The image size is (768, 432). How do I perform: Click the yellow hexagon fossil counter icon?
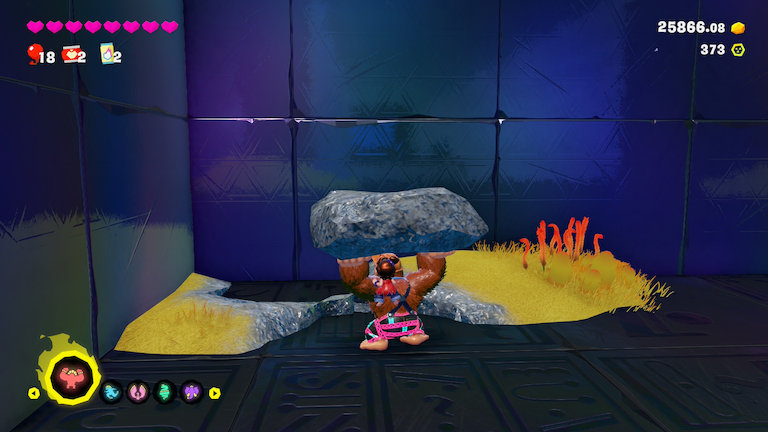(739, 49)
